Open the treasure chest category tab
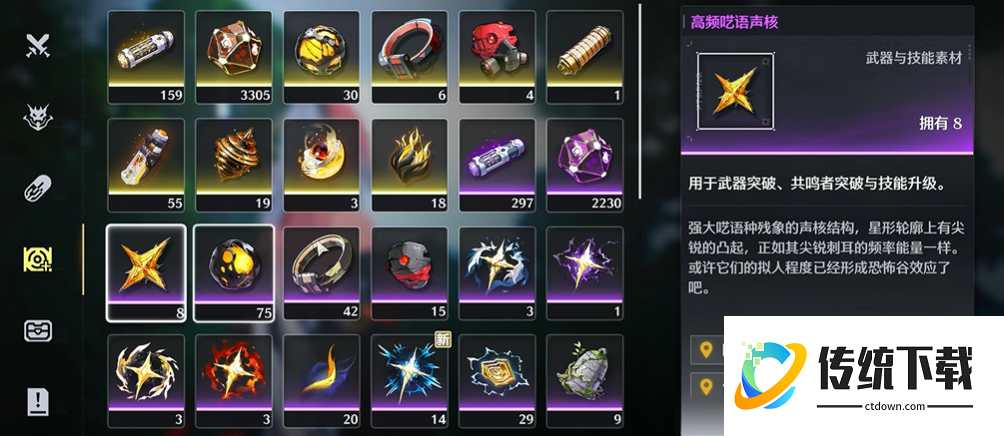Image resolution: width=1004 pixels, height=436 pixels. click(x=38, y=331)
